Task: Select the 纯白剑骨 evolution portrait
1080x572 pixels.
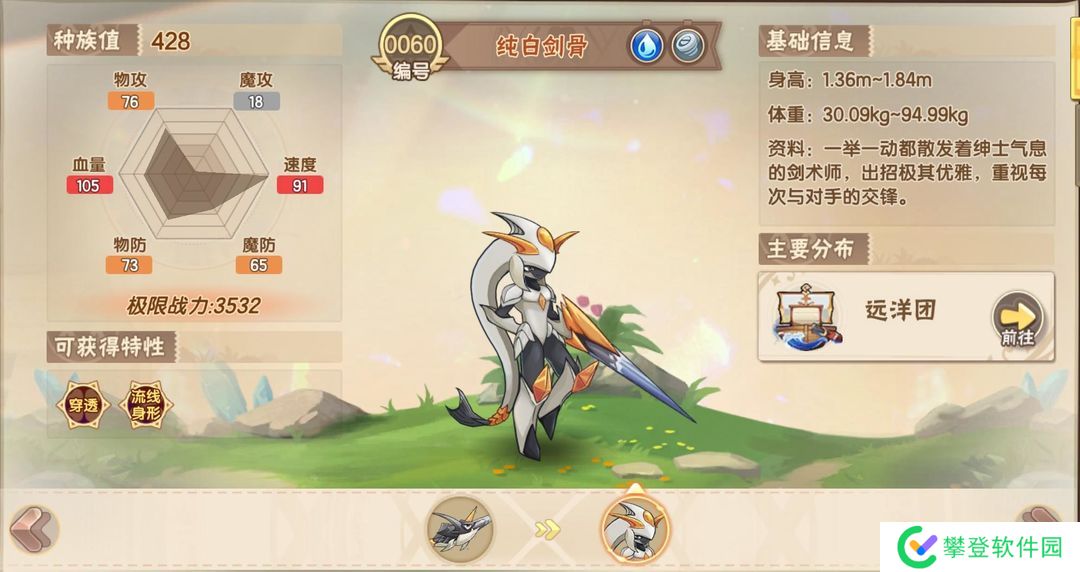Action: [634, 527]
